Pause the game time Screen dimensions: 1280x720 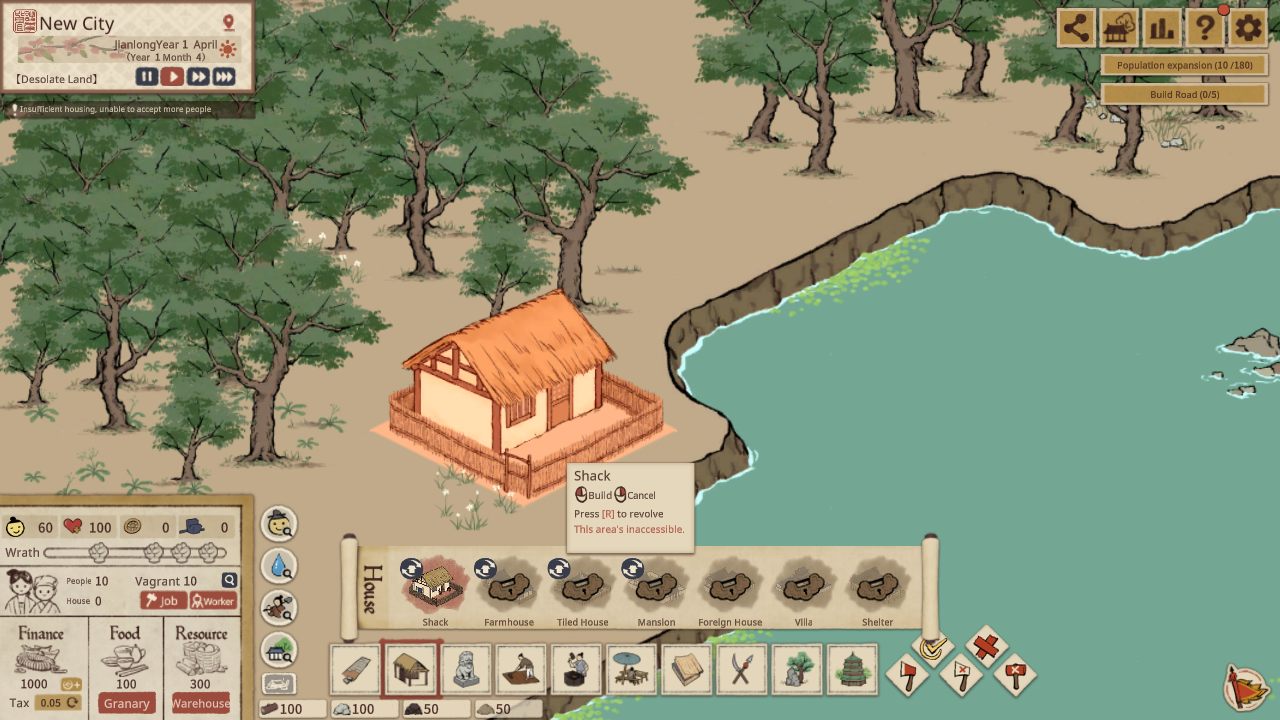point(147,77)
